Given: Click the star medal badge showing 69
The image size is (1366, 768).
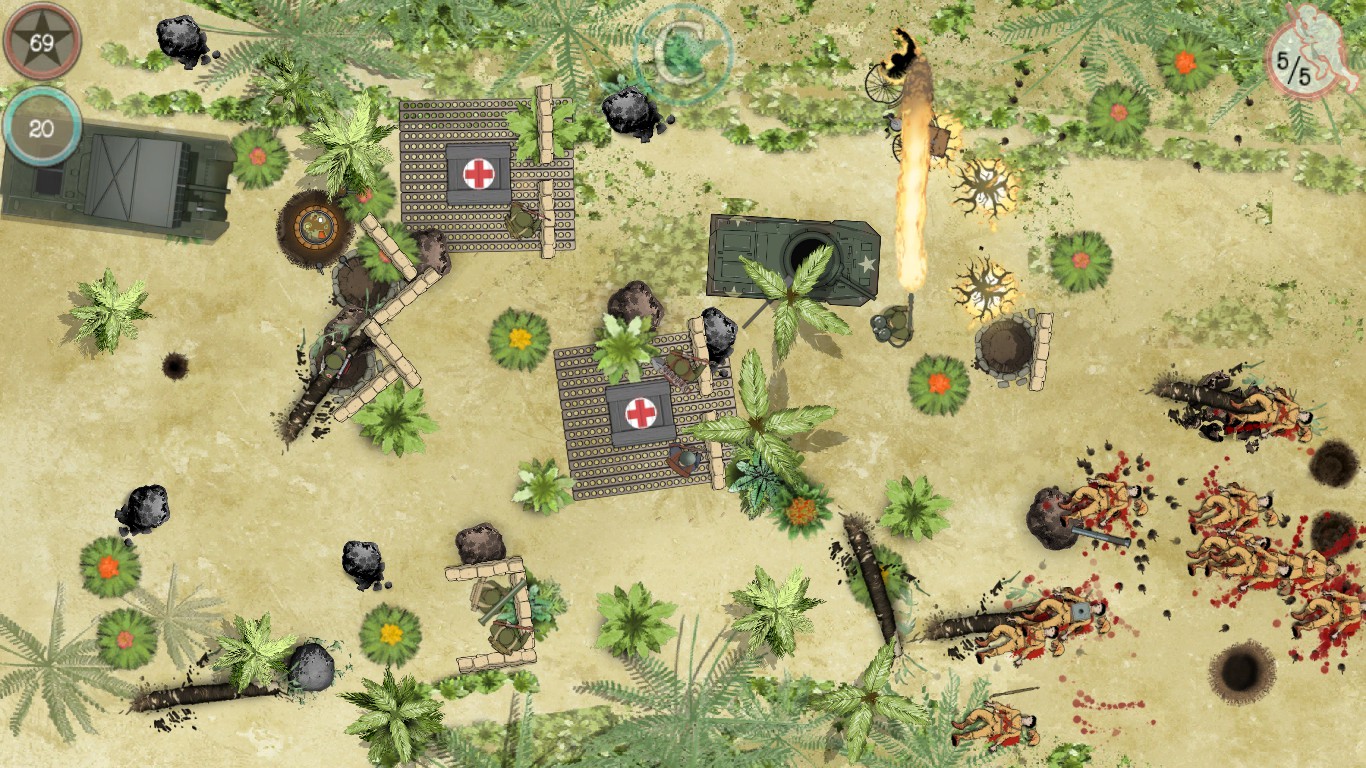Looking at the screenshot, I should [42, 42].
